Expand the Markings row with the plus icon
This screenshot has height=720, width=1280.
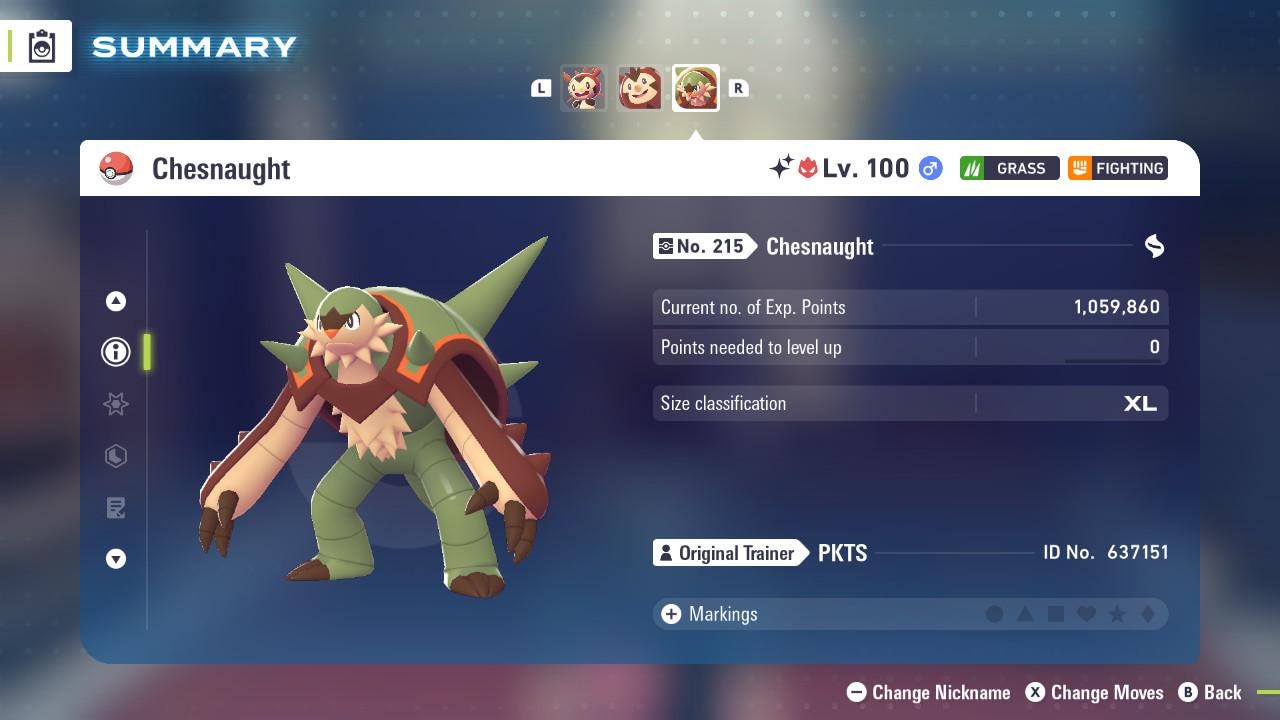point(669,614)
